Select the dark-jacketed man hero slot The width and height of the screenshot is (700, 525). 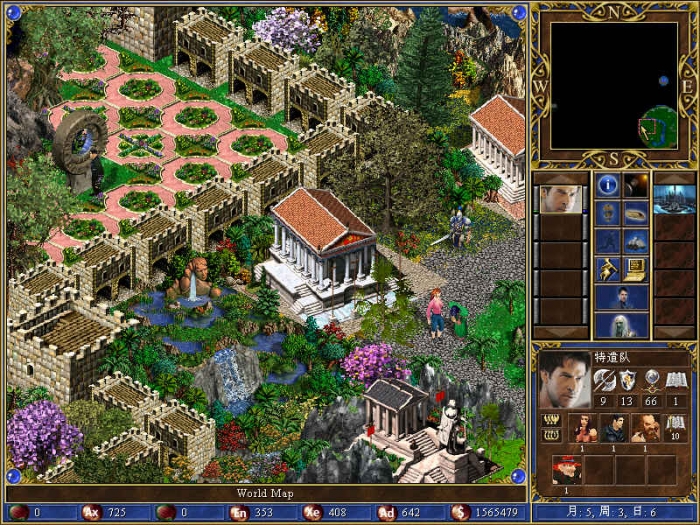(614, 428)
